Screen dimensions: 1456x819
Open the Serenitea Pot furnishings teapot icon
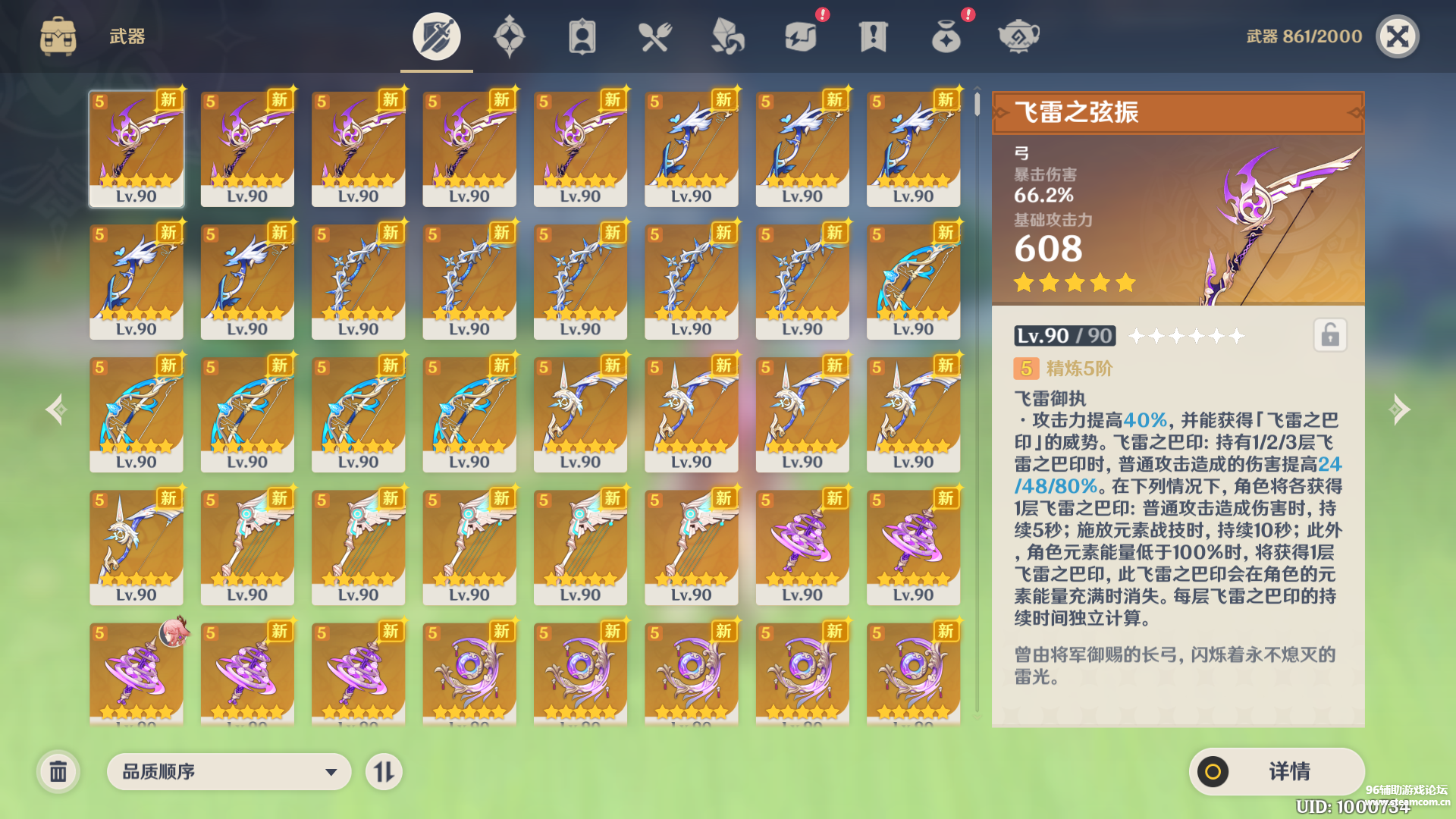(1018, 36)
